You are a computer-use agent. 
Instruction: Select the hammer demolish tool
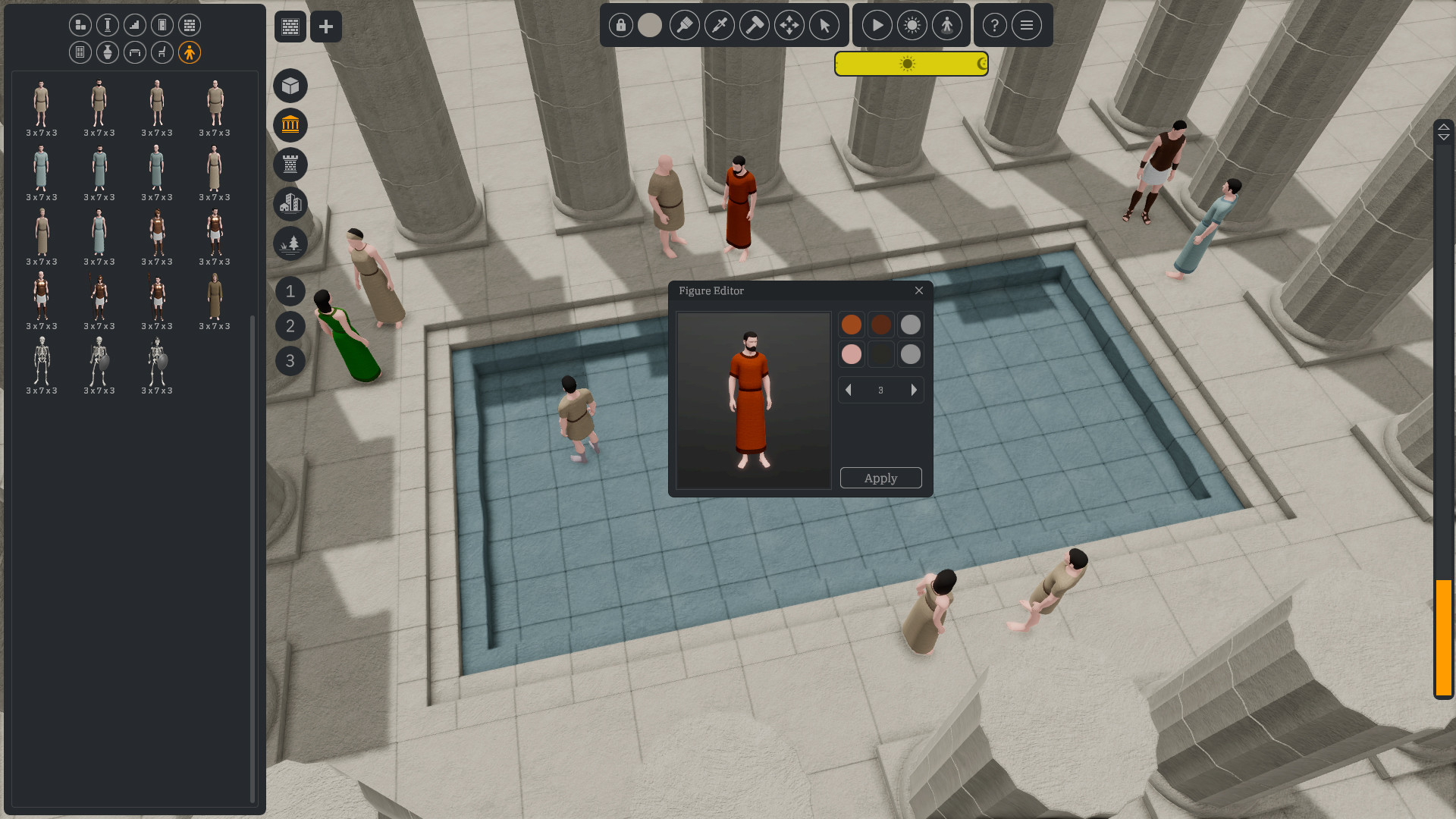tap(755, 25)
